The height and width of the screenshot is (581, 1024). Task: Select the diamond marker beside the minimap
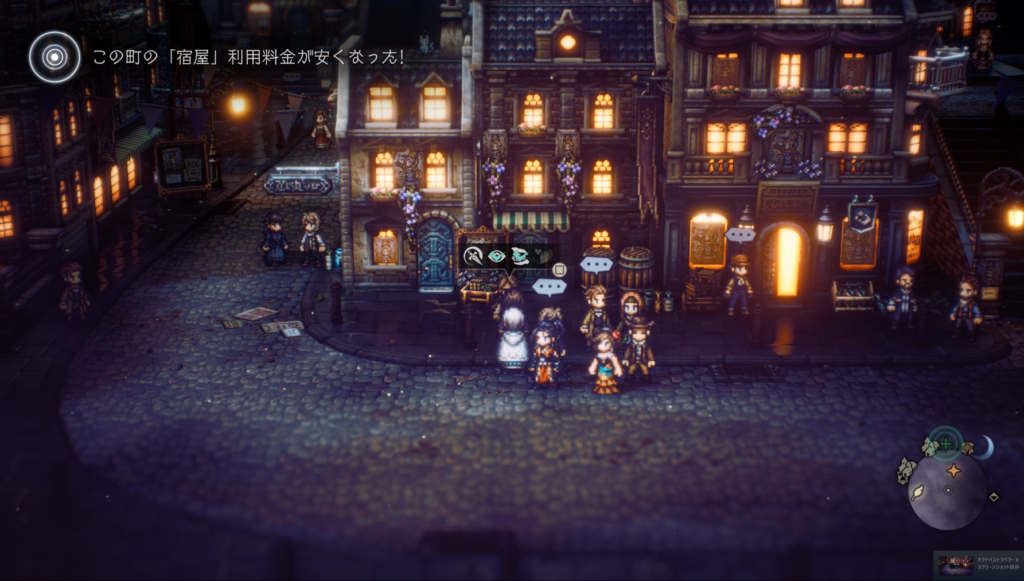tap(993, 497)
